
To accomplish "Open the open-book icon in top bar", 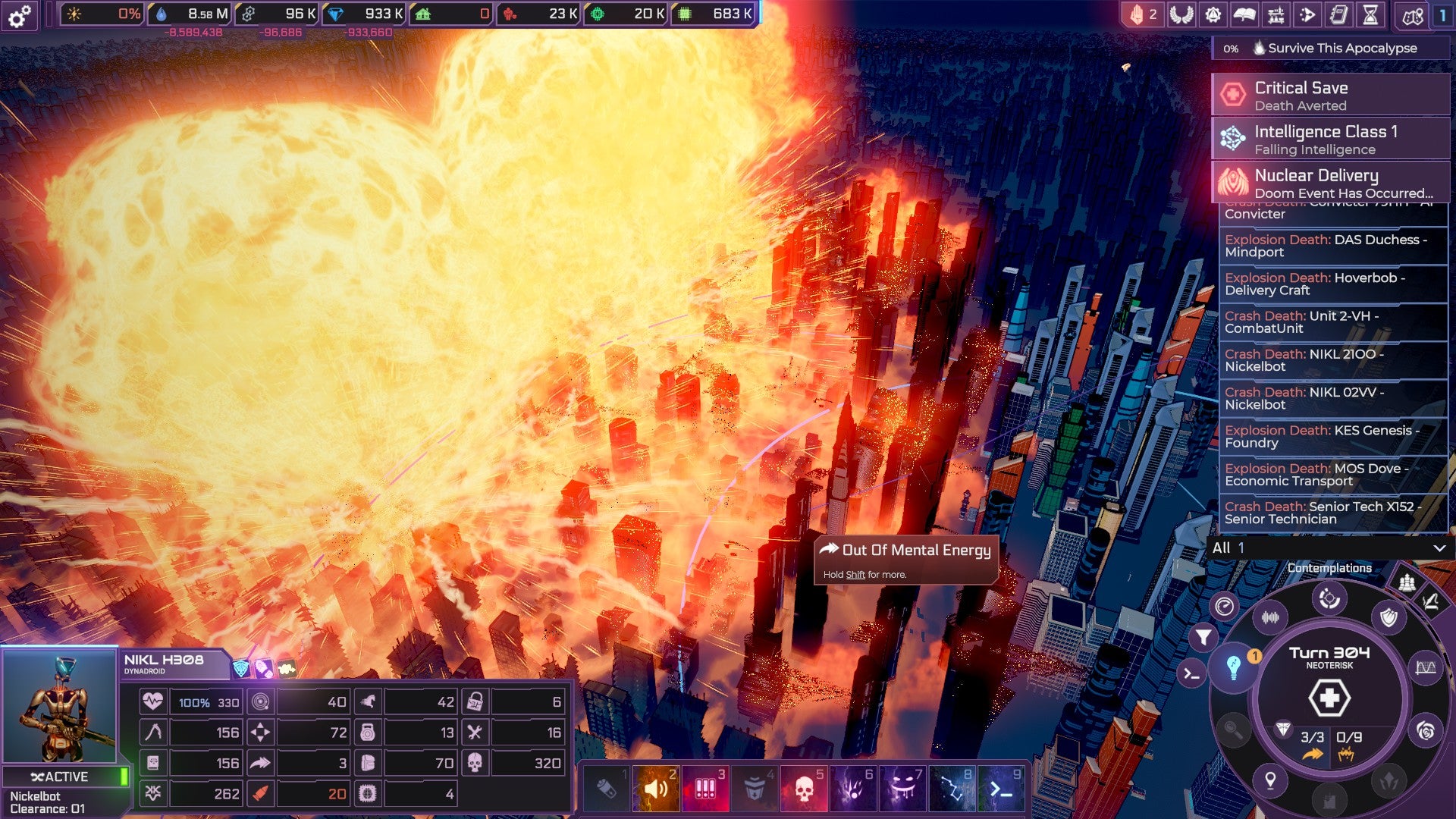I will pos(1244,14).
